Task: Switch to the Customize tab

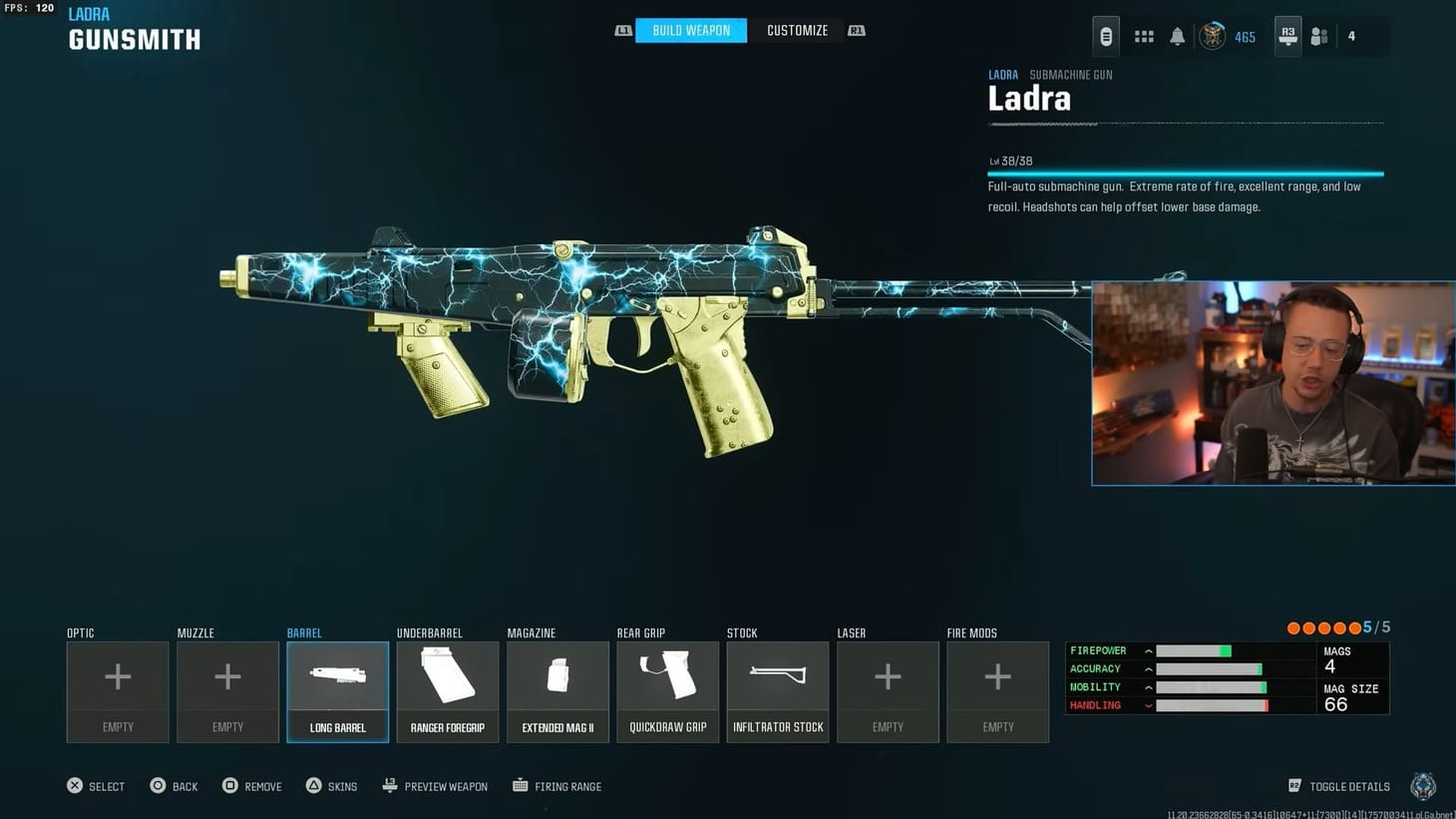Action: (796, 30)
